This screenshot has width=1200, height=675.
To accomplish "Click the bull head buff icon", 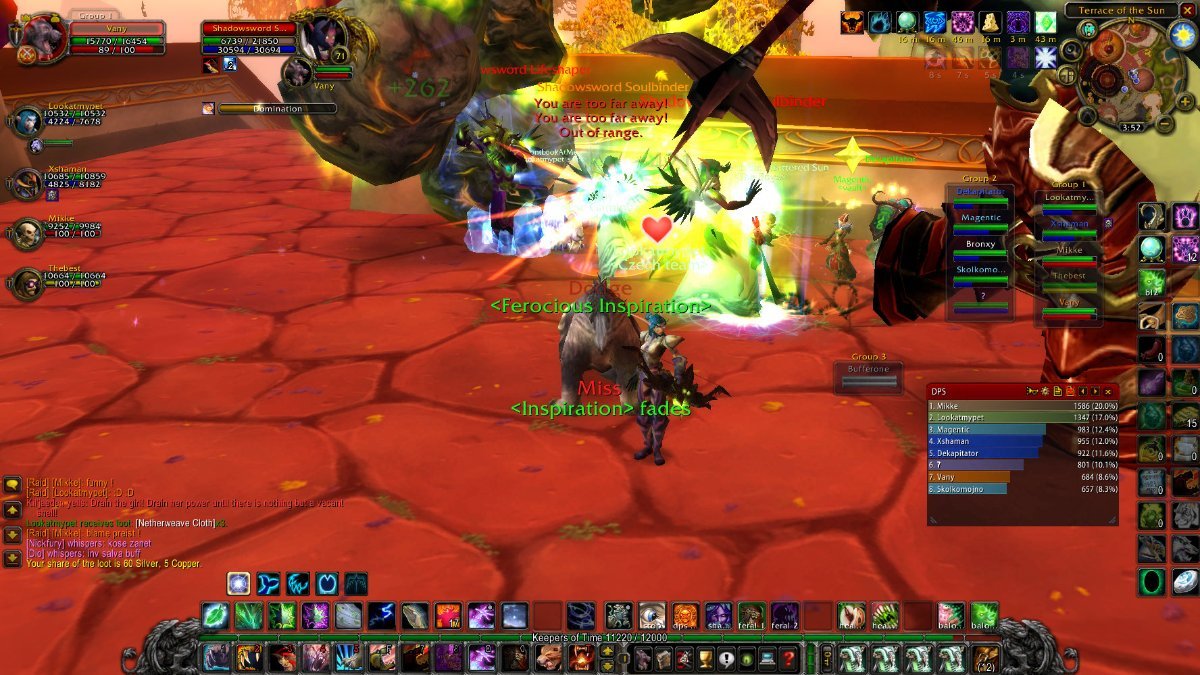I will 853,22.
